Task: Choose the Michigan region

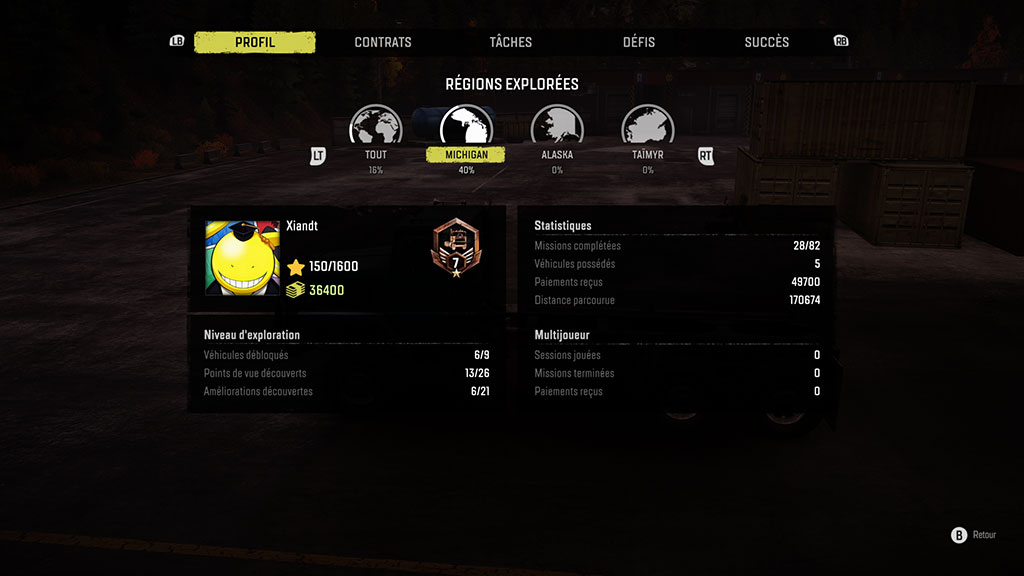Action: pos(466,129)
